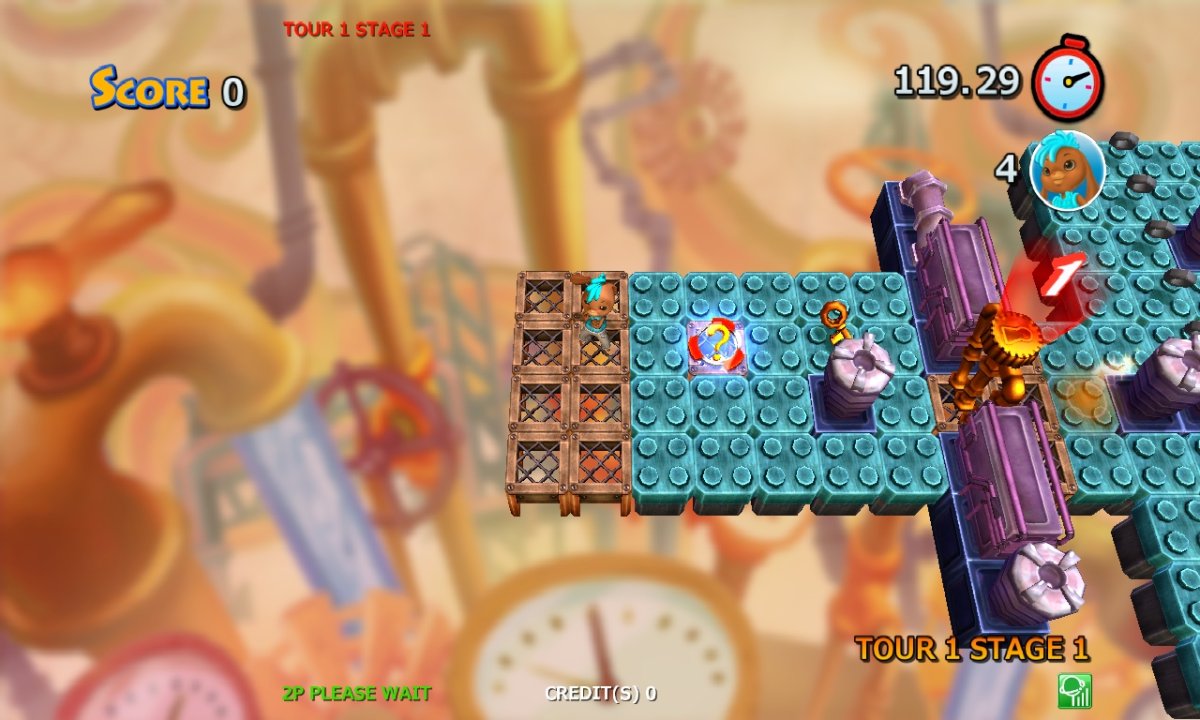Image resolution: width=1200 pixels, height=720 pixels.
Task: Select the blue-haired character lives portrait
Action: click(1067, 170)
